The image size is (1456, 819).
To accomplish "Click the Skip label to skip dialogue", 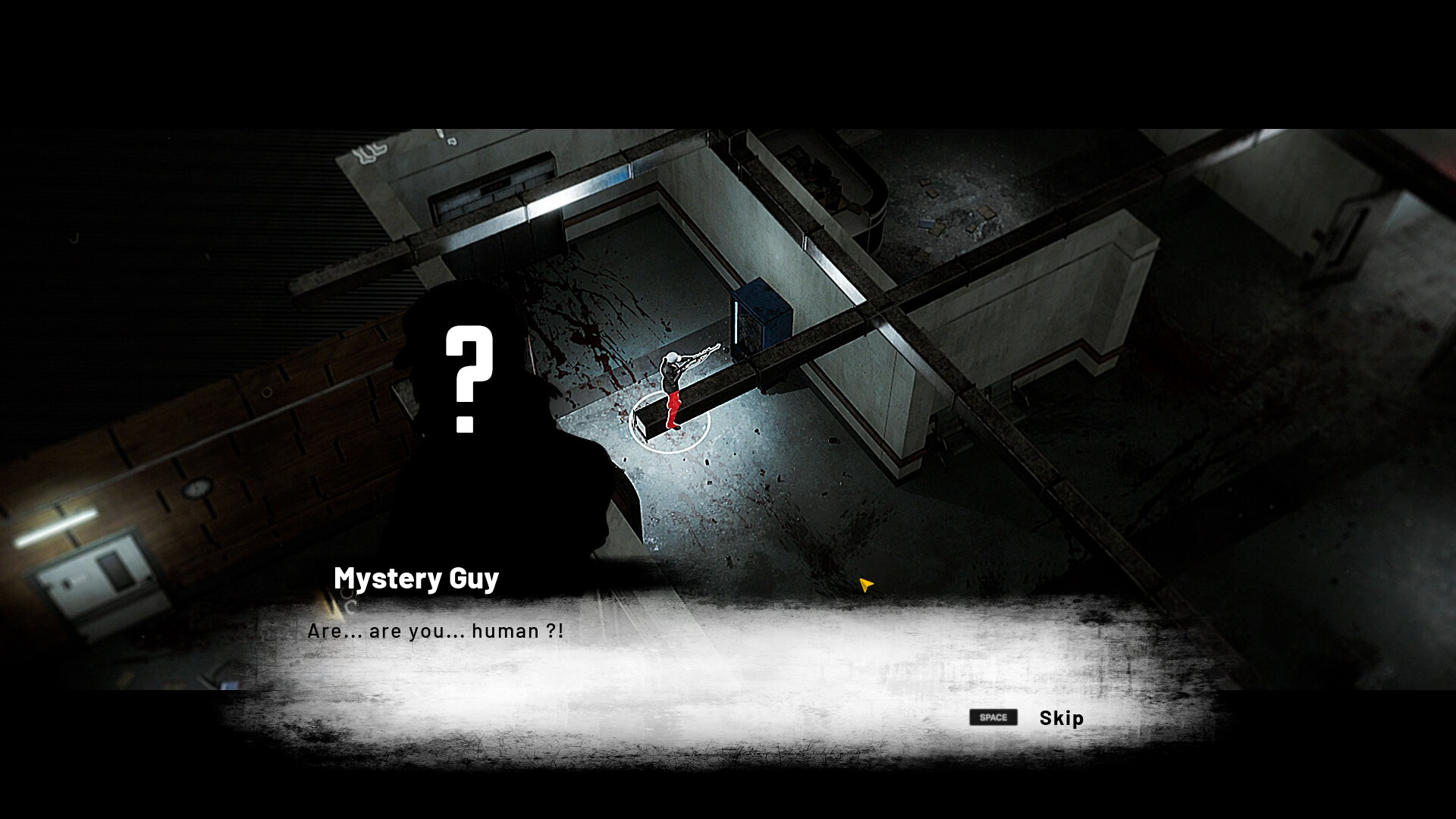I will [1060, 718].
